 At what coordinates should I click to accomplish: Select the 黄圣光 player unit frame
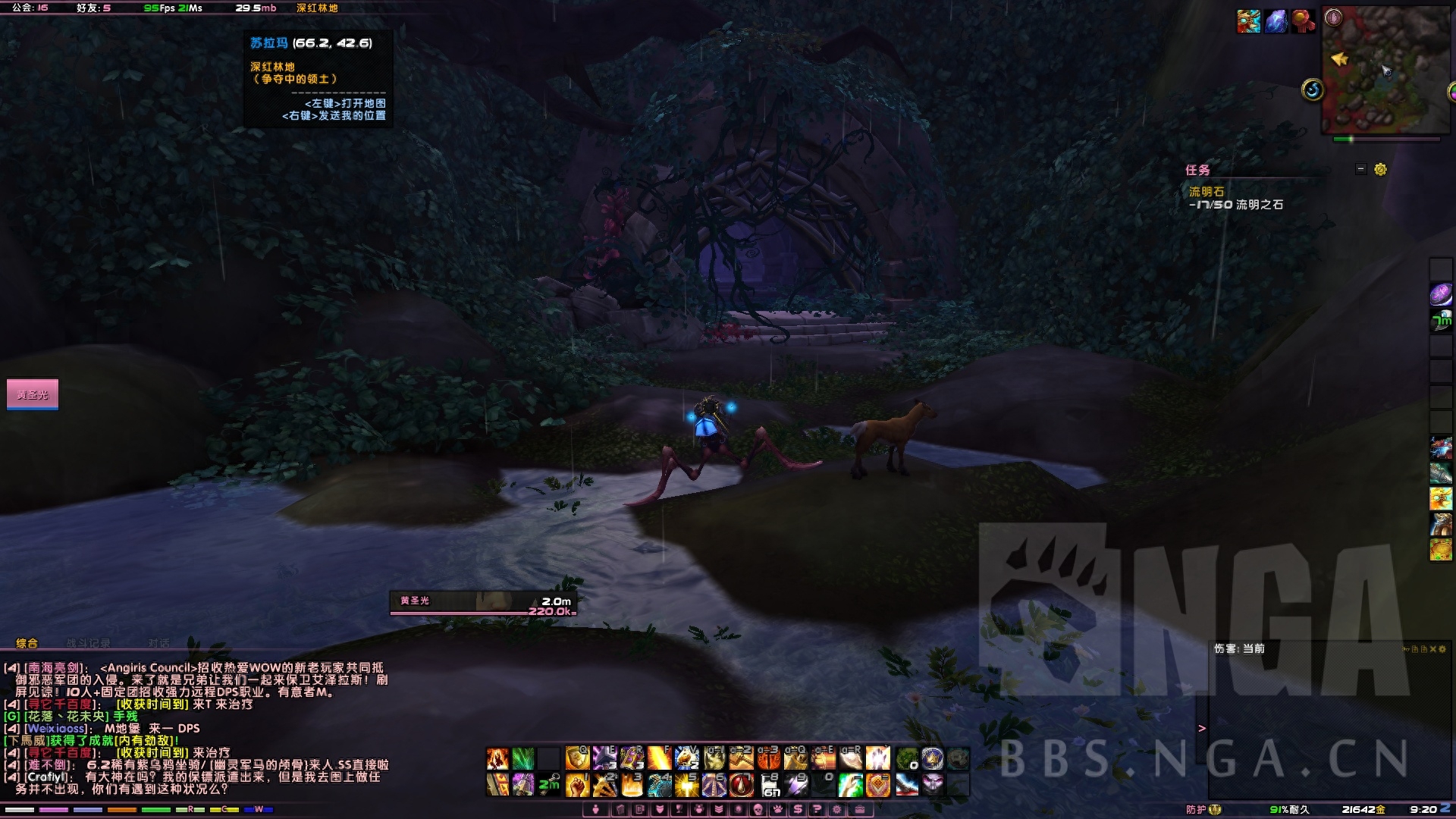(x=33, y=394)
